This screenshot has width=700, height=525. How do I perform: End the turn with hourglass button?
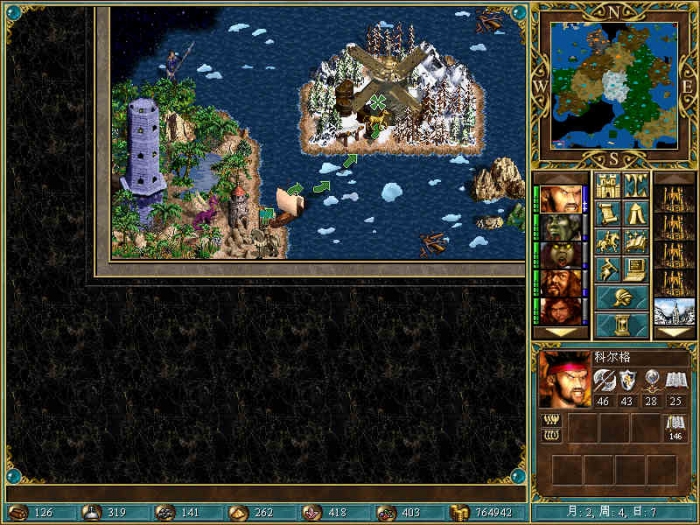(621, 325)
